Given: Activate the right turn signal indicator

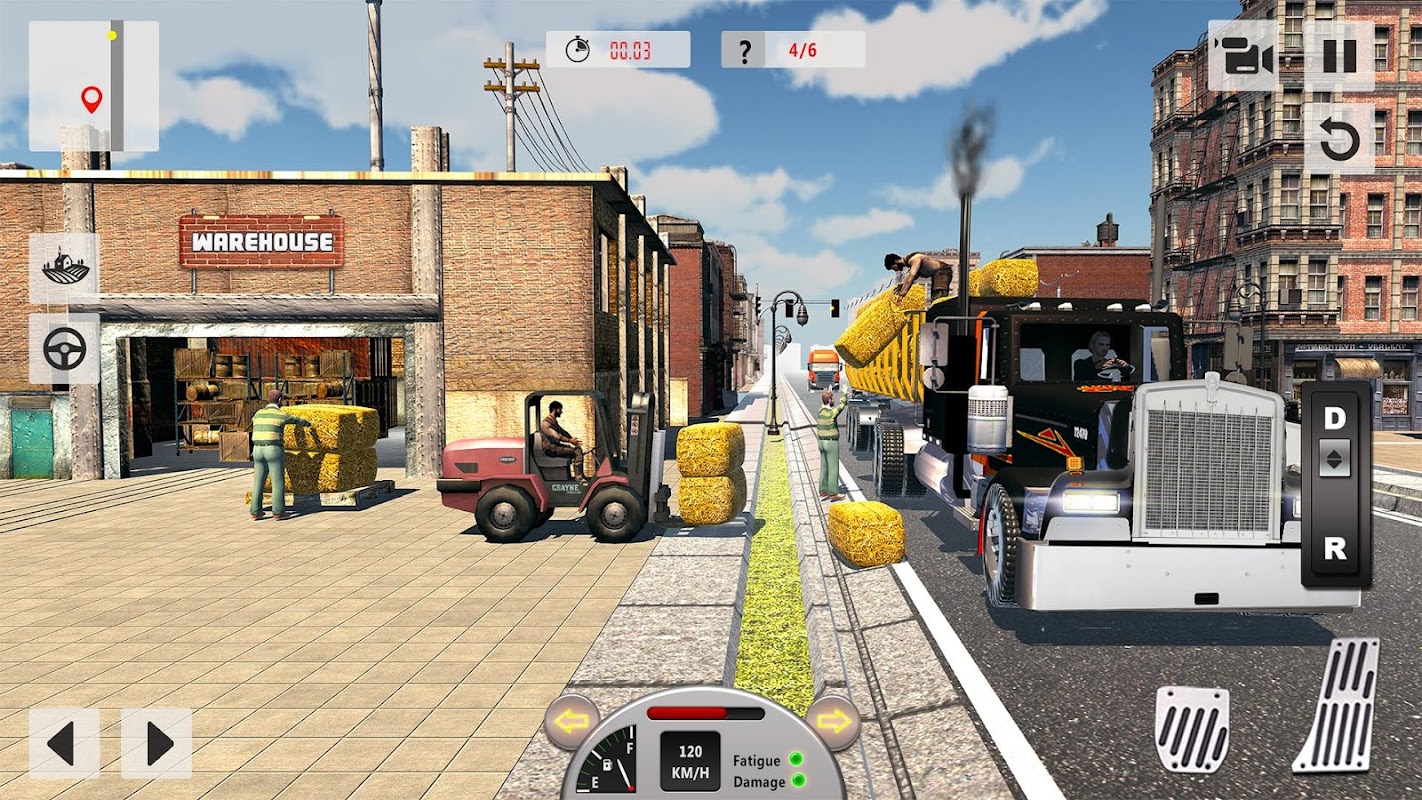Looking at the screenshot, I should tap(832, 721).
